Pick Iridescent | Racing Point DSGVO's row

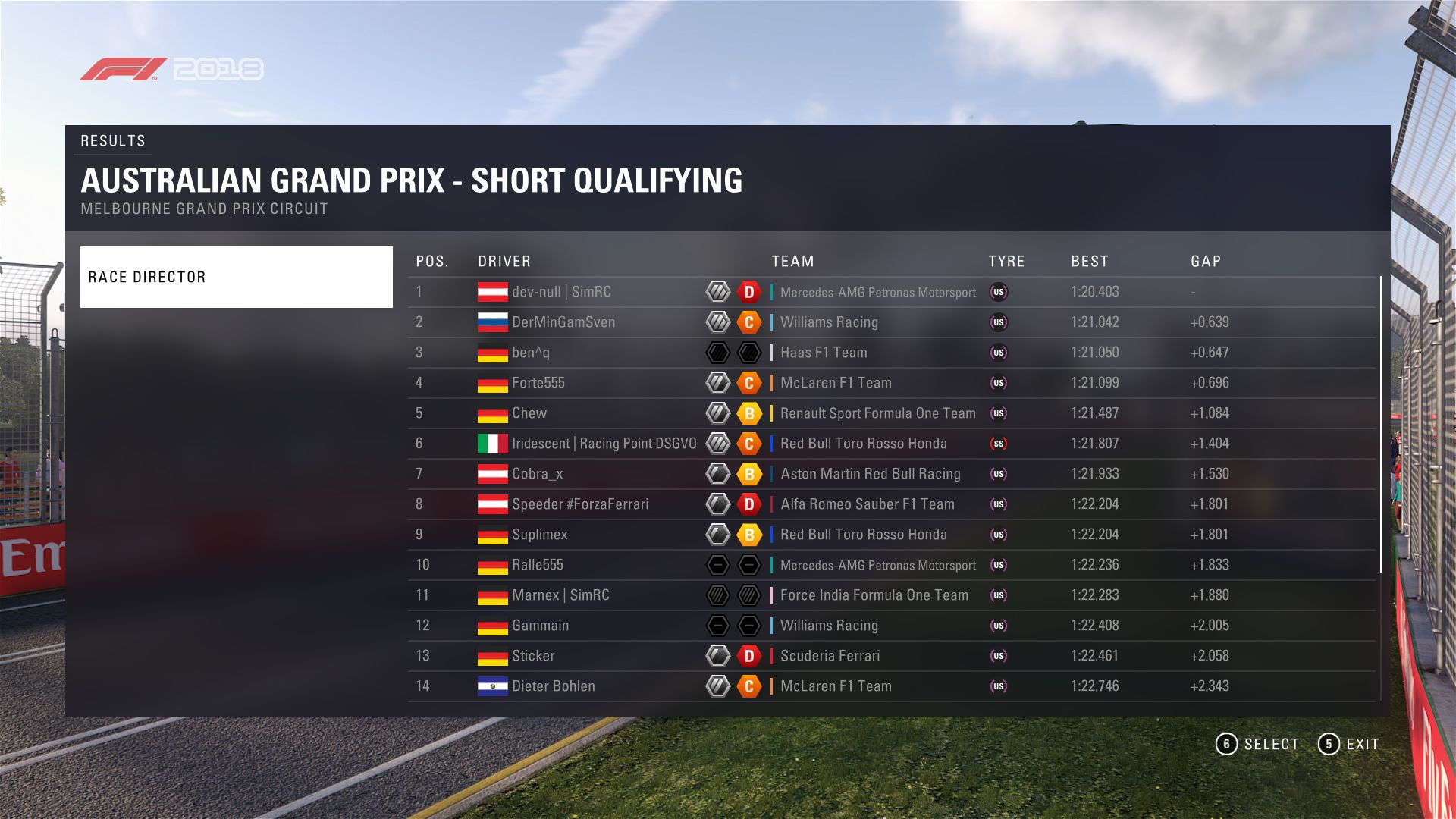[604, 444]
